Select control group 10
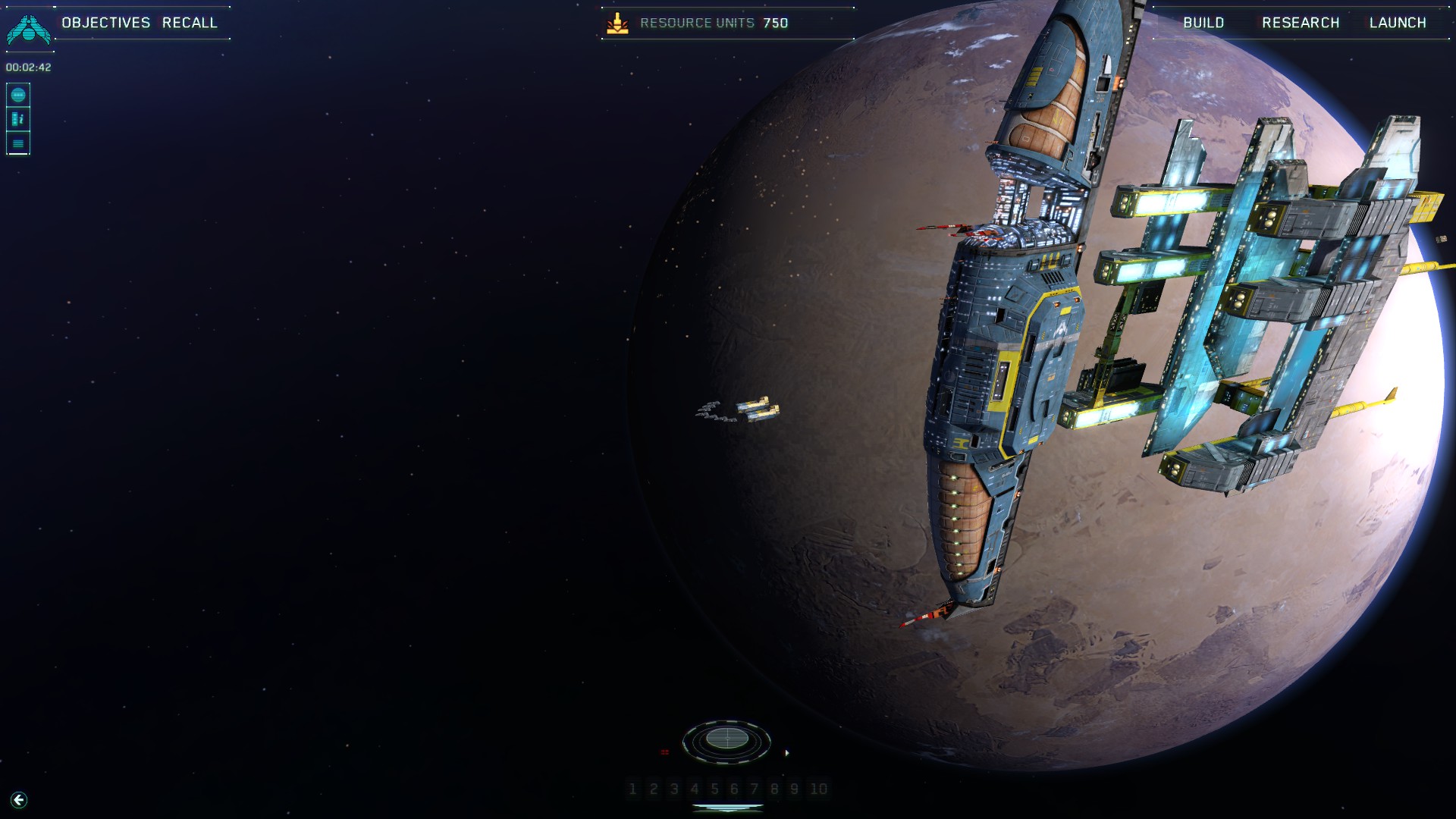The image size is (1456, 819). [x=817, y=789]
